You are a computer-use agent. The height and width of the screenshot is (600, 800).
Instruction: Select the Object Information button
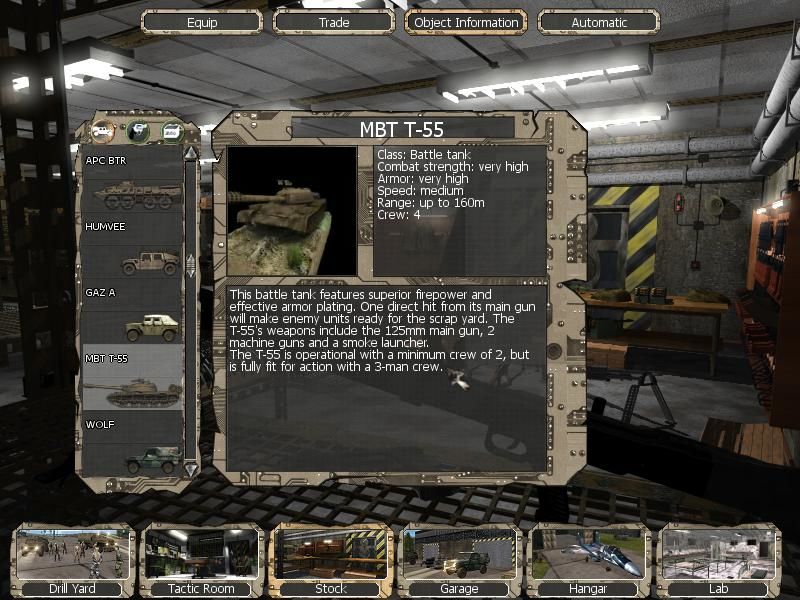(x=466, y=22)
